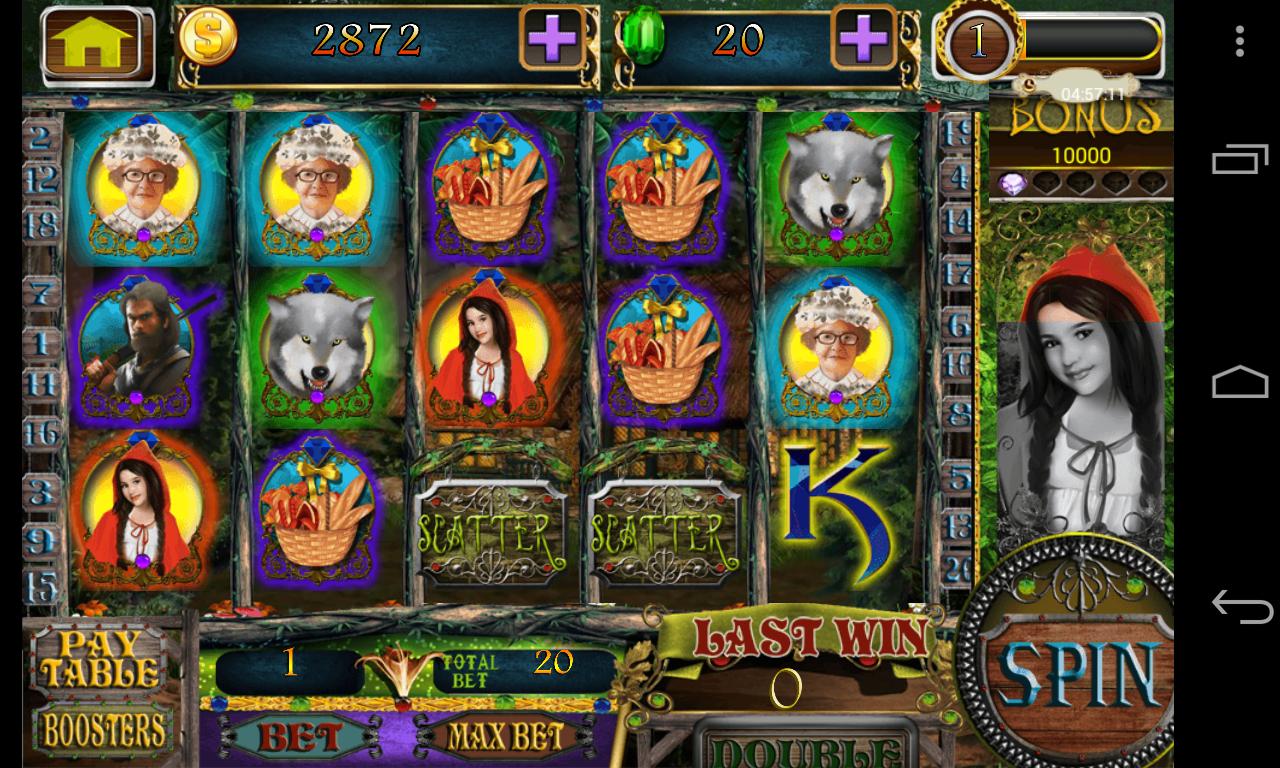Click the level 1 badge
The width and height of the screenshot is (1280, 768).
(x=977, y=41)
